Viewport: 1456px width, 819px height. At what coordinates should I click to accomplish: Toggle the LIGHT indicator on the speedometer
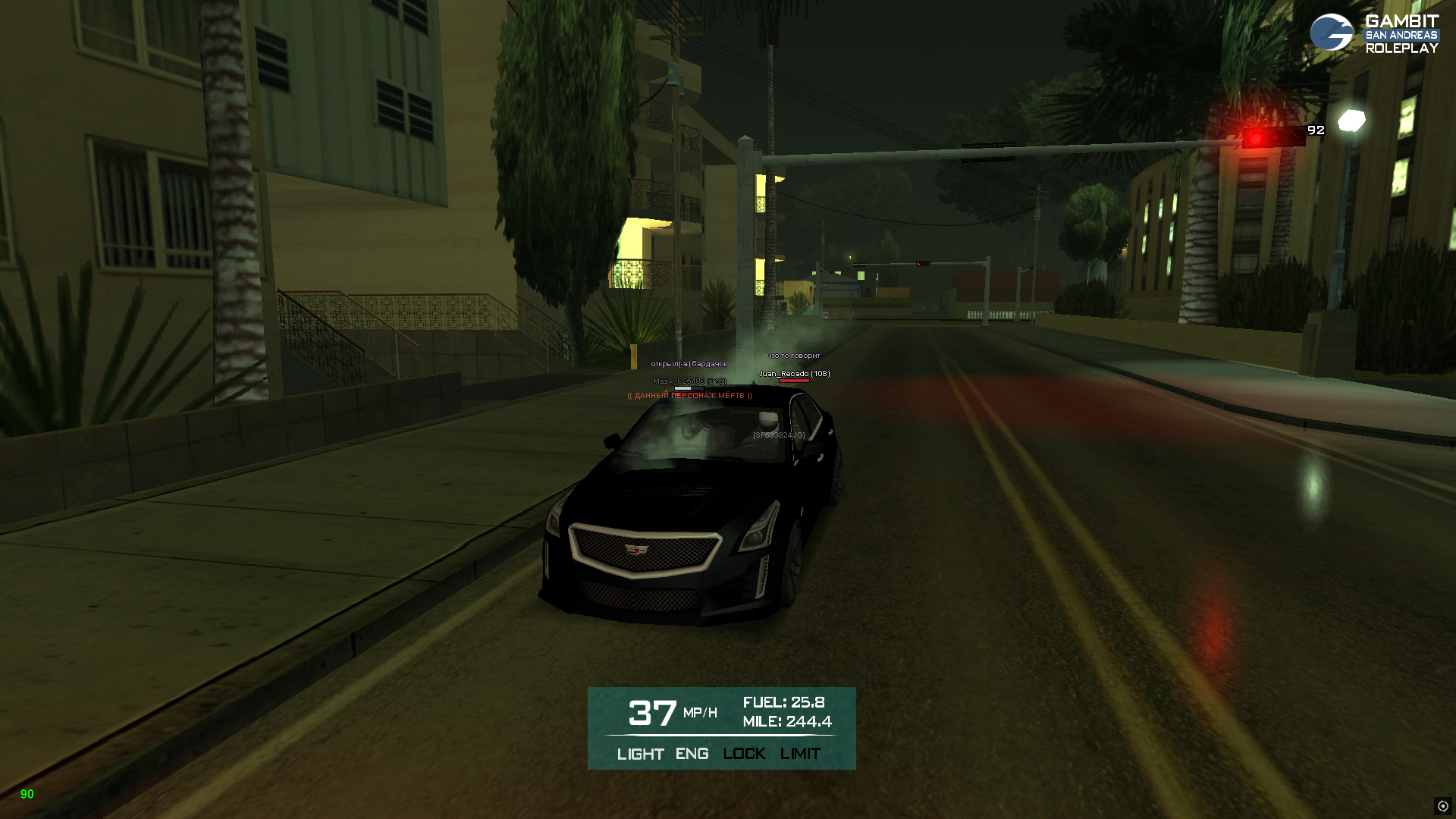click(640, 754)
